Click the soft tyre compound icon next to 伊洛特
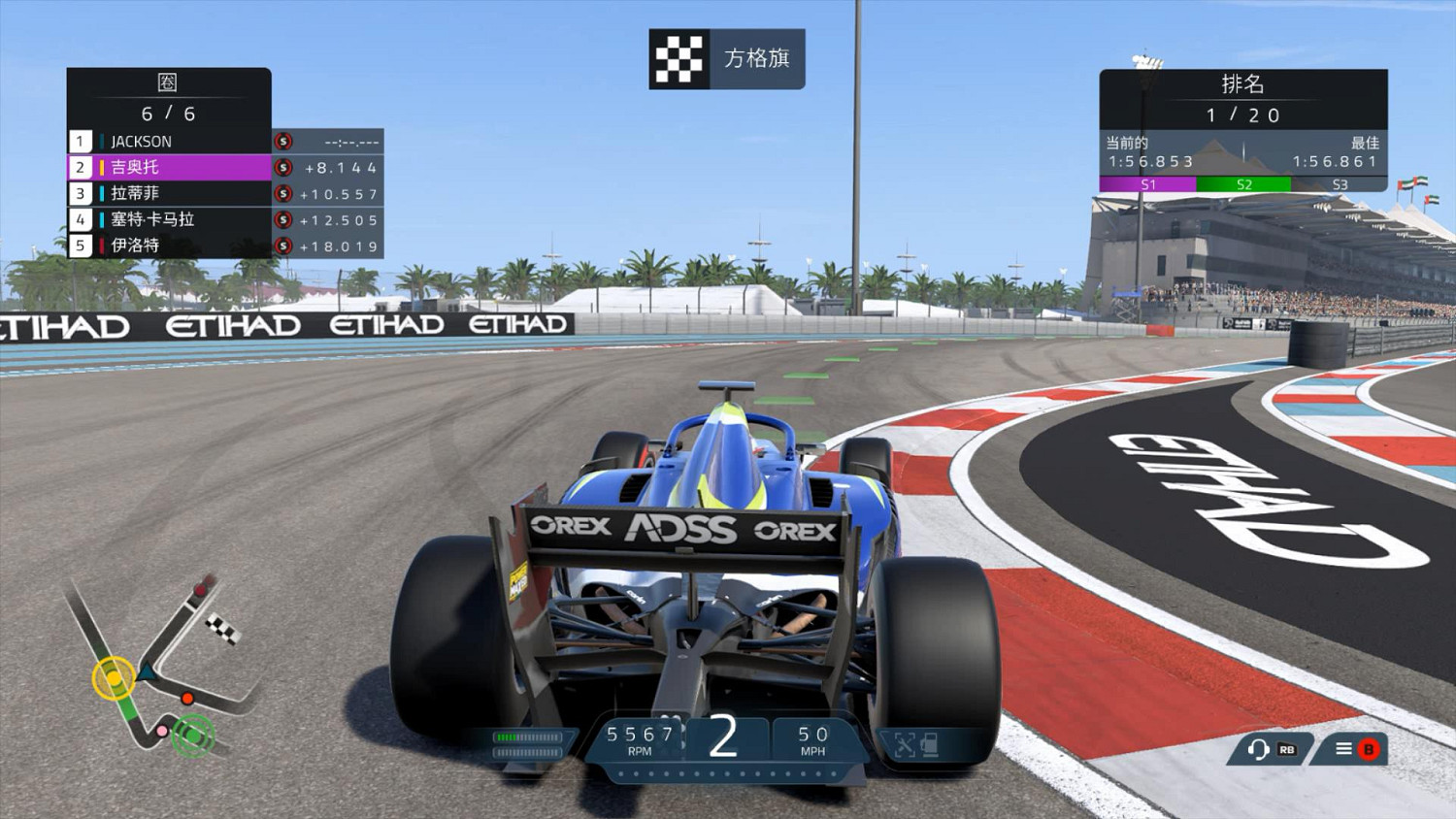Image resolution: width=1456 pixels, height=819 pixels. click(x=281, y=246)
